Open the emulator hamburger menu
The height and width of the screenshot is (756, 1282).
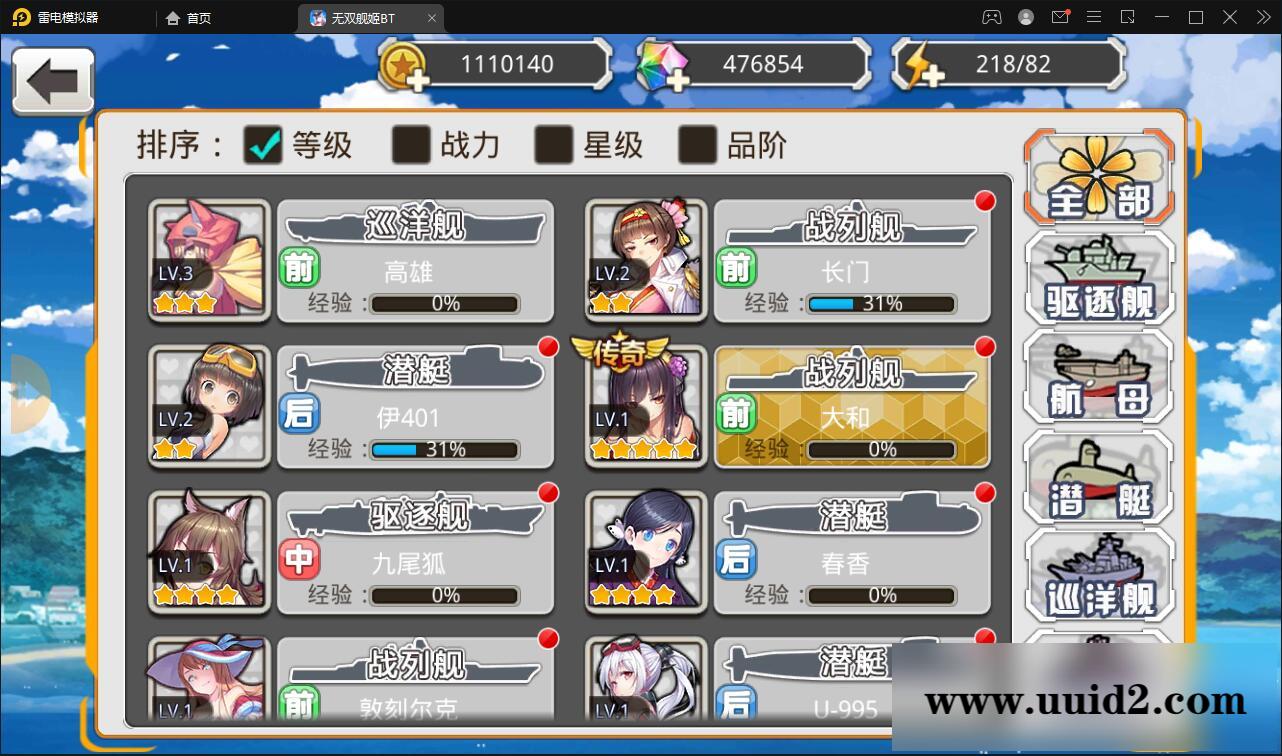[x=1094, y=17]
